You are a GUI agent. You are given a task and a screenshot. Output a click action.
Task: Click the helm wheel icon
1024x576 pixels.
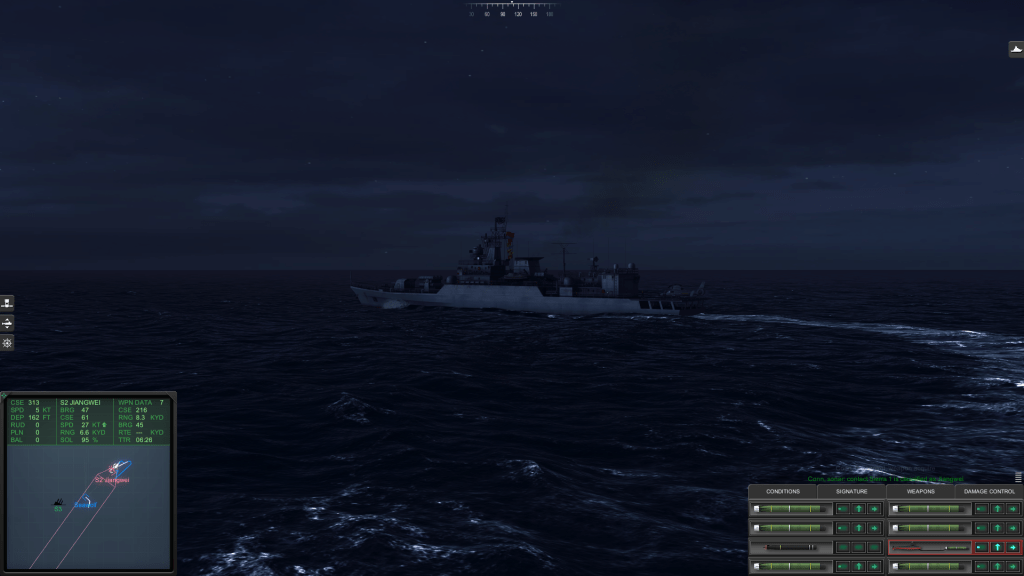pos(7,343)
